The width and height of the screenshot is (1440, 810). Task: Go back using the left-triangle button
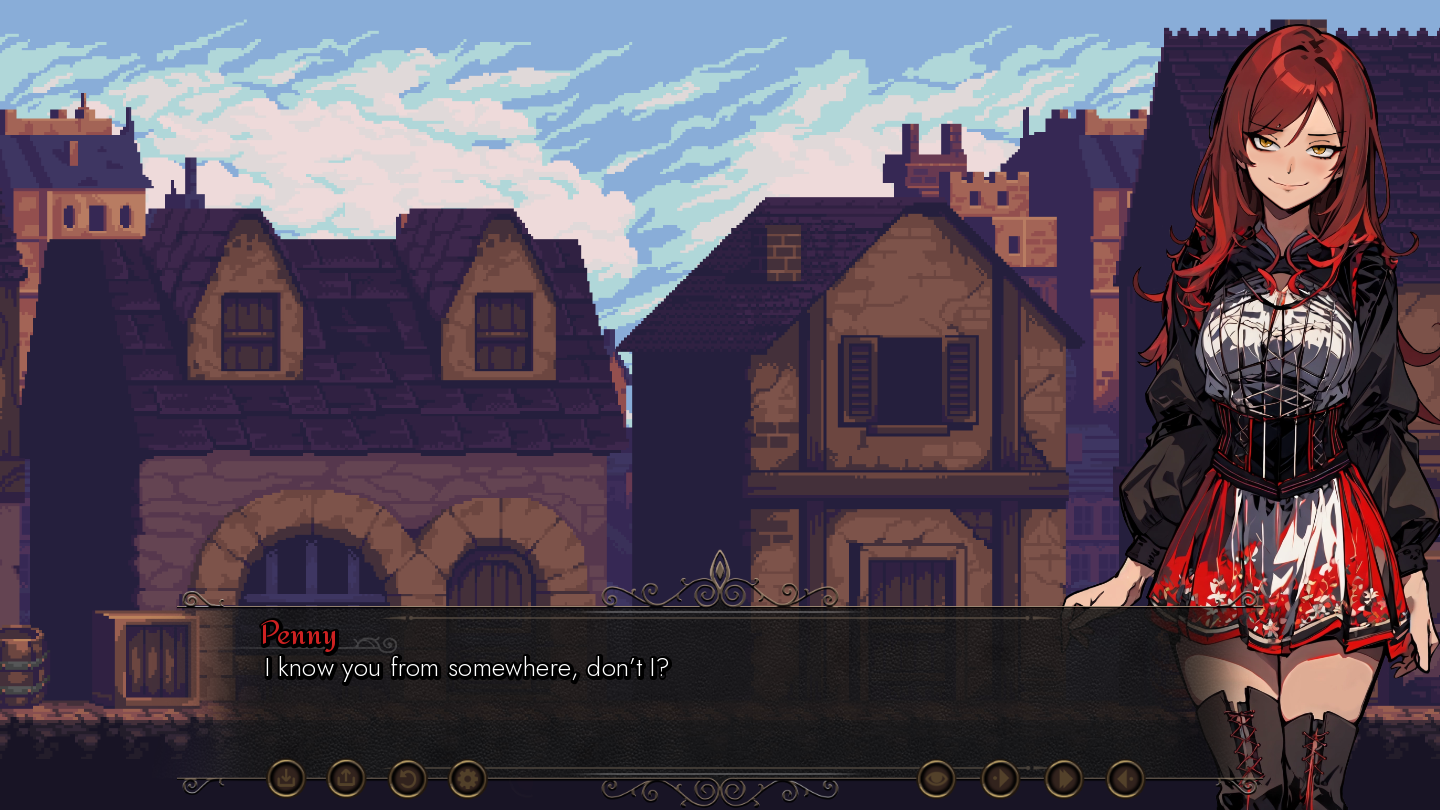1125,777
